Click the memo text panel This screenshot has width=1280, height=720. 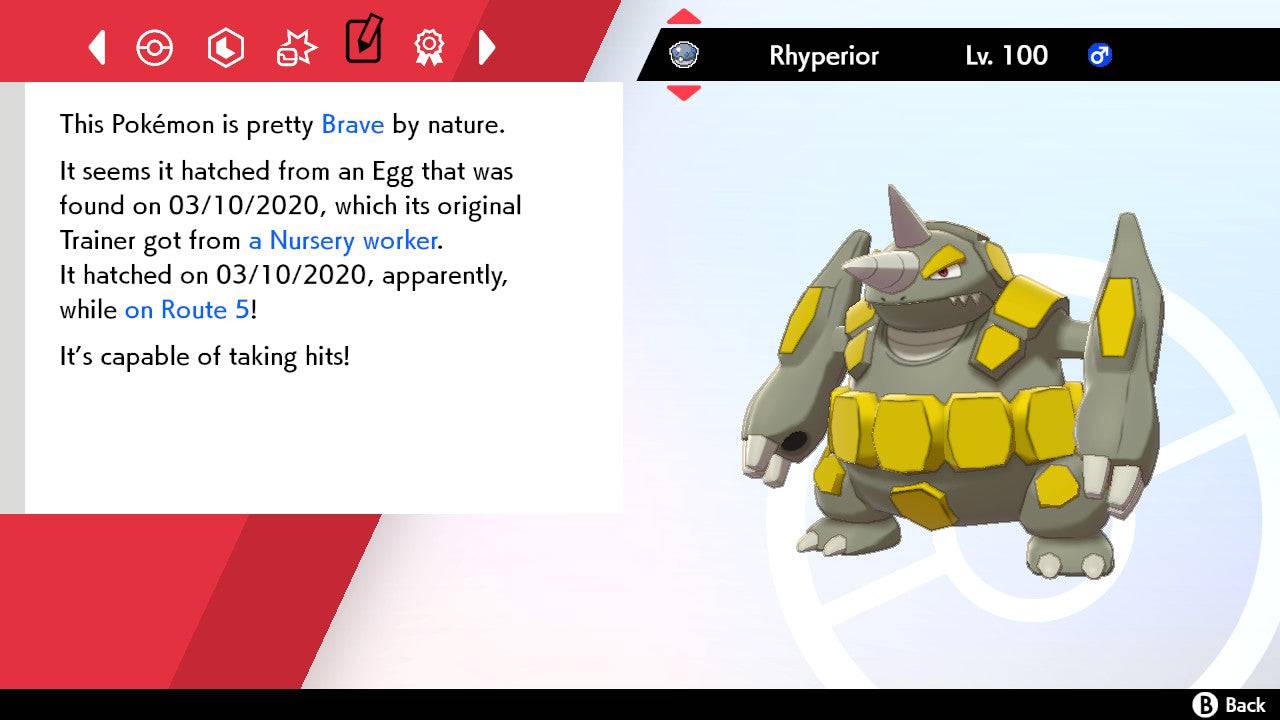(320, 300)
